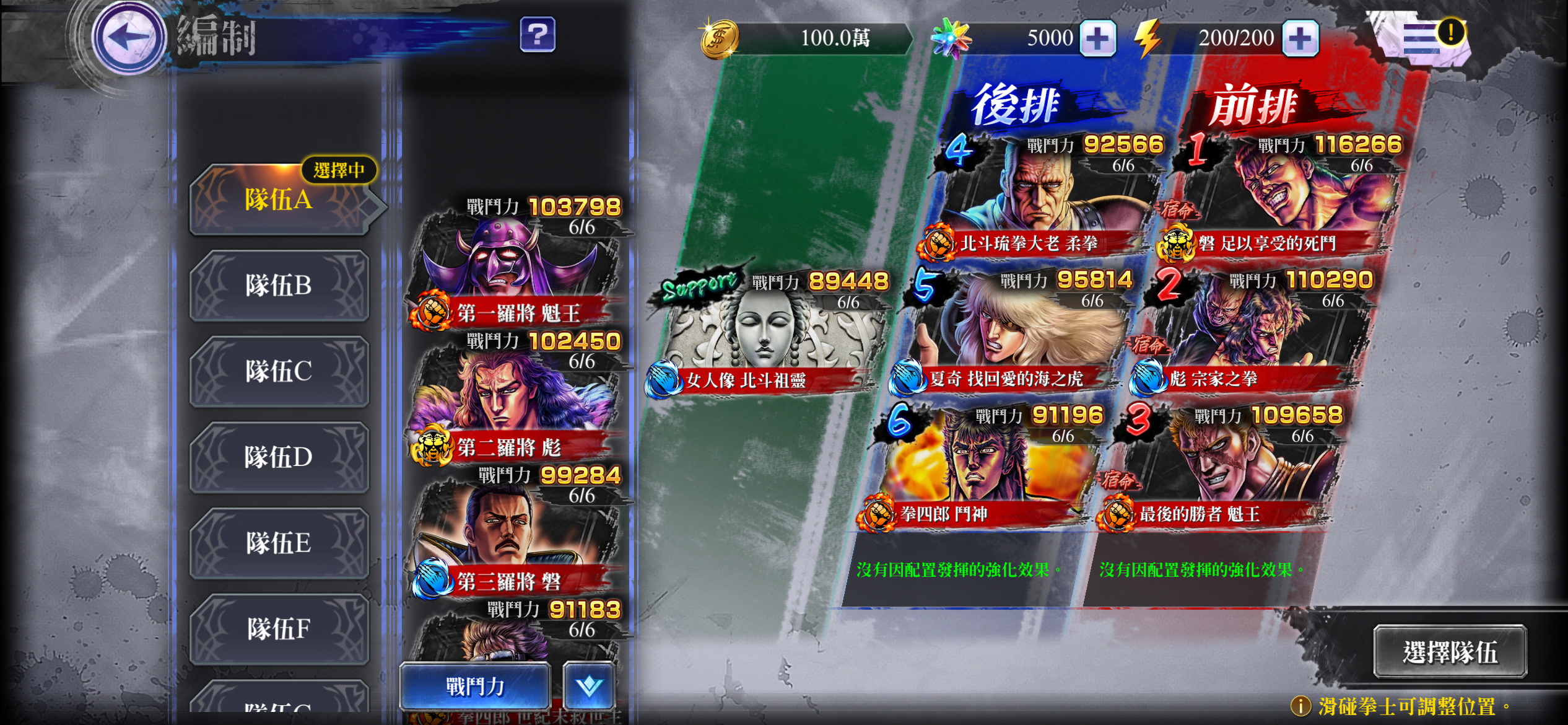This screenshot has width=1568, height=725.
Task: Switch to team tab 隊伍C
Action: pos(279,372)
